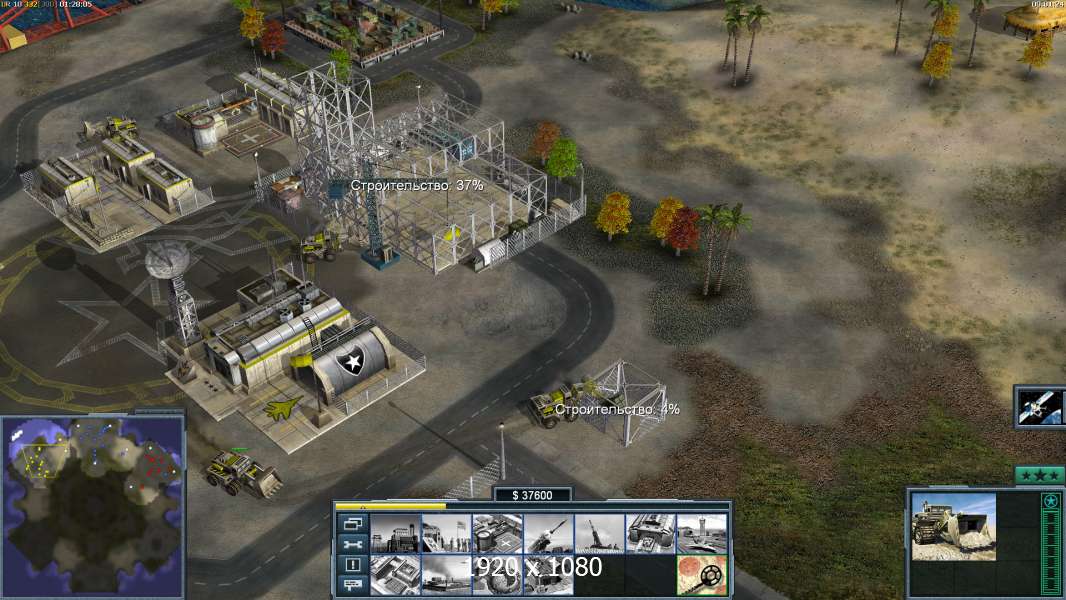This screenshot has height=600, width=1066.
Task: Activate the mine detector command
Action: (701, 575)
